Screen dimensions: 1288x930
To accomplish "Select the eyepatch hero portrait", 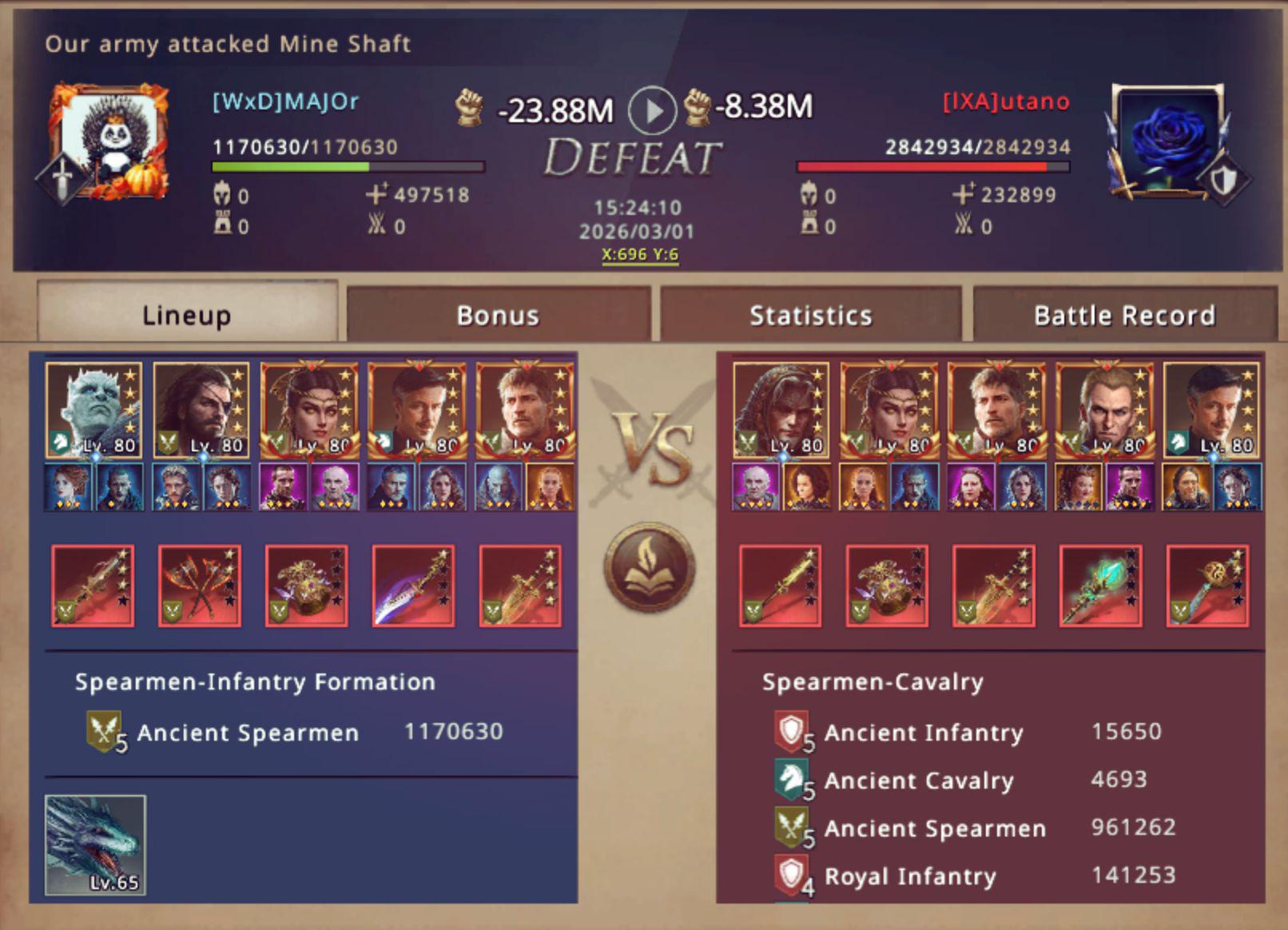I will tap(201, 410).
